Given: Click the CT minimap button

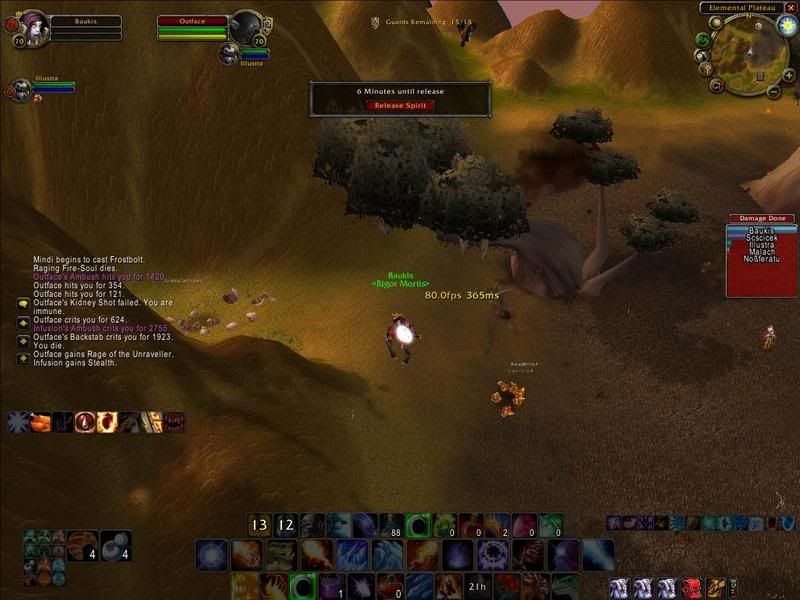Looking at the screenshot, I should point(716,86).
